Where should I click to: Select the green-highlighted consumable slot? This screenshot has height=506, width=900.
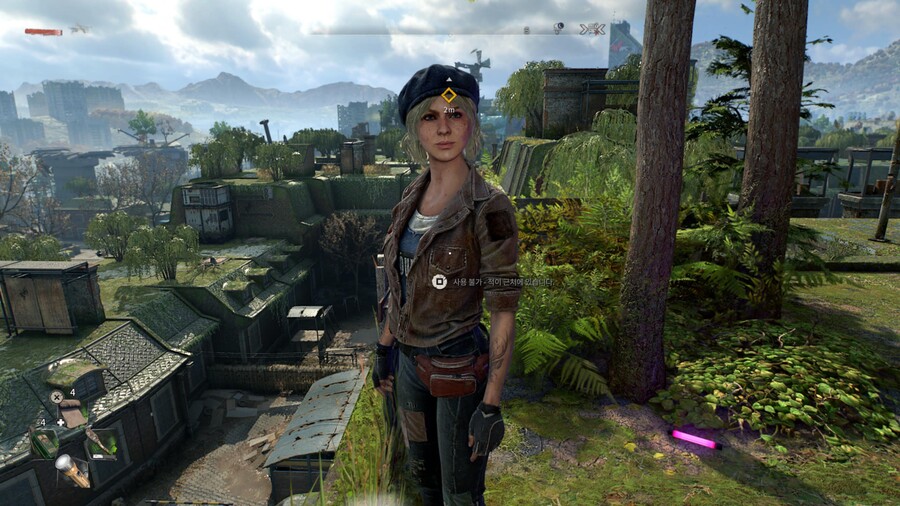[x=44, y=441]
